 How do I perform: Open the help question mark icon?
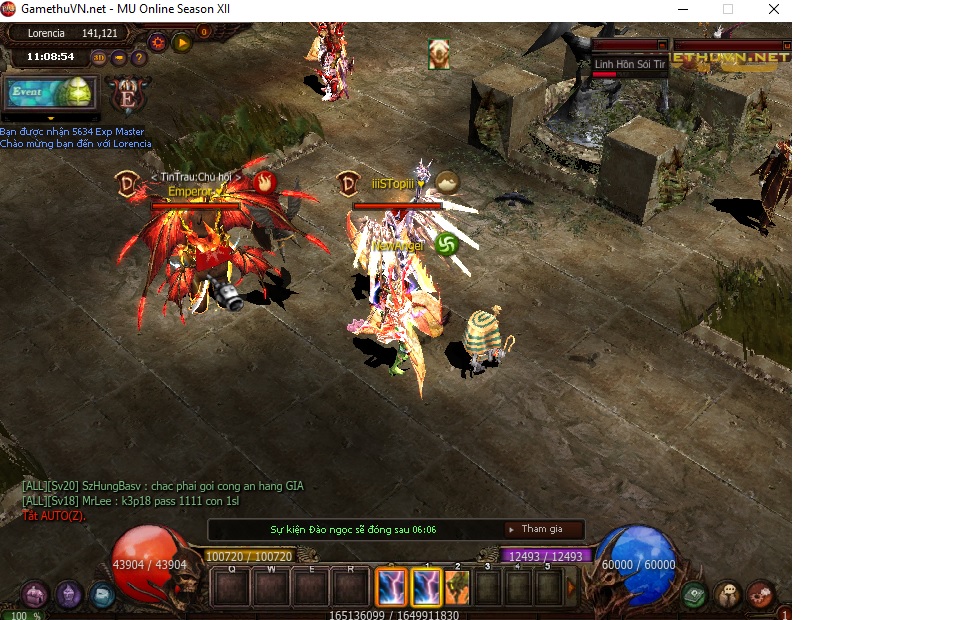click(x=139, y=57)
